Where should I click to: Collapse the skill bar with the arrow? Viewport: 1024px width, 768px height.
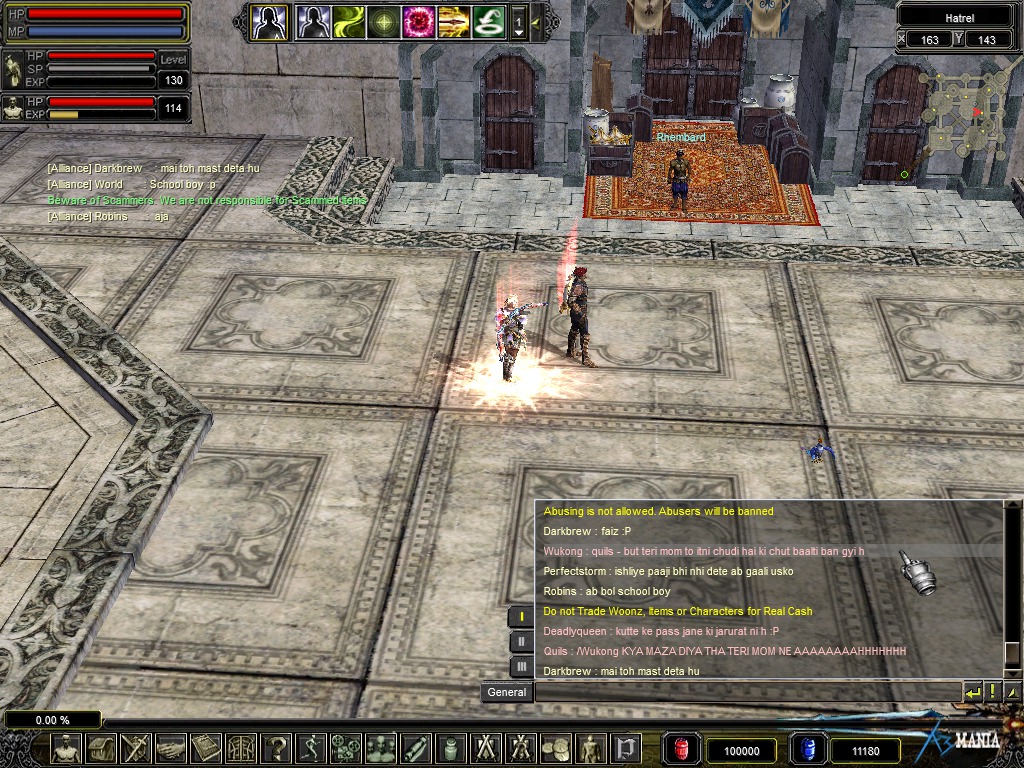[536, 22]
